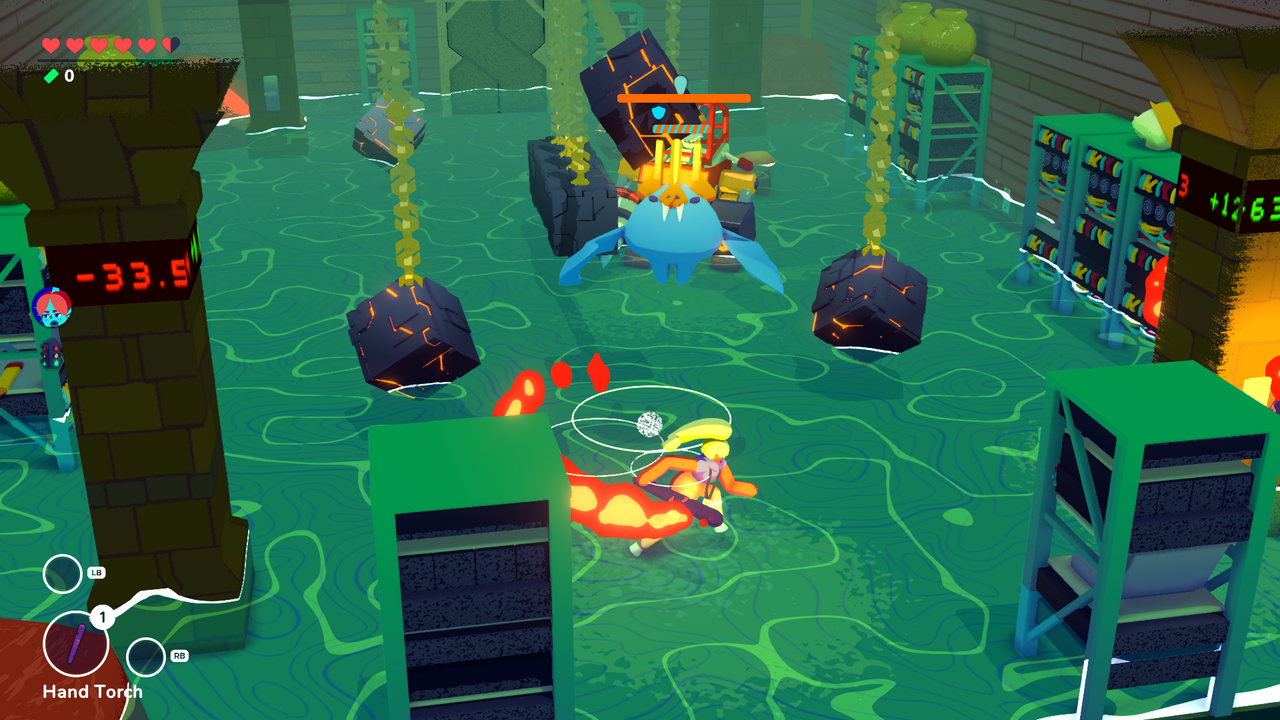Click the blue shield icon above the boss

coord(659,112)
